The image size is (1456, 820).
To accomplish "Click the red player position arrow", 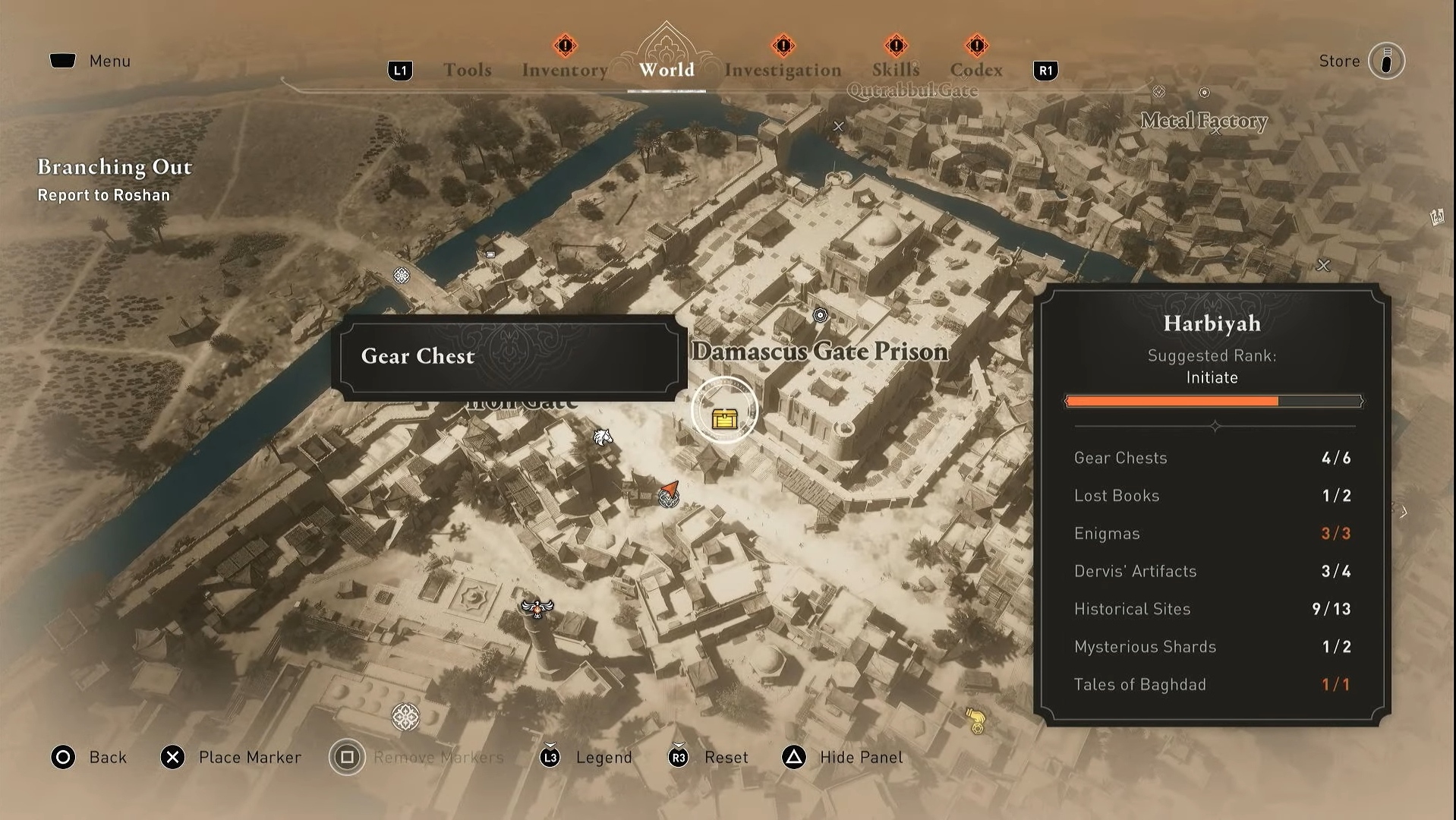I will click(x=669, y=488).
